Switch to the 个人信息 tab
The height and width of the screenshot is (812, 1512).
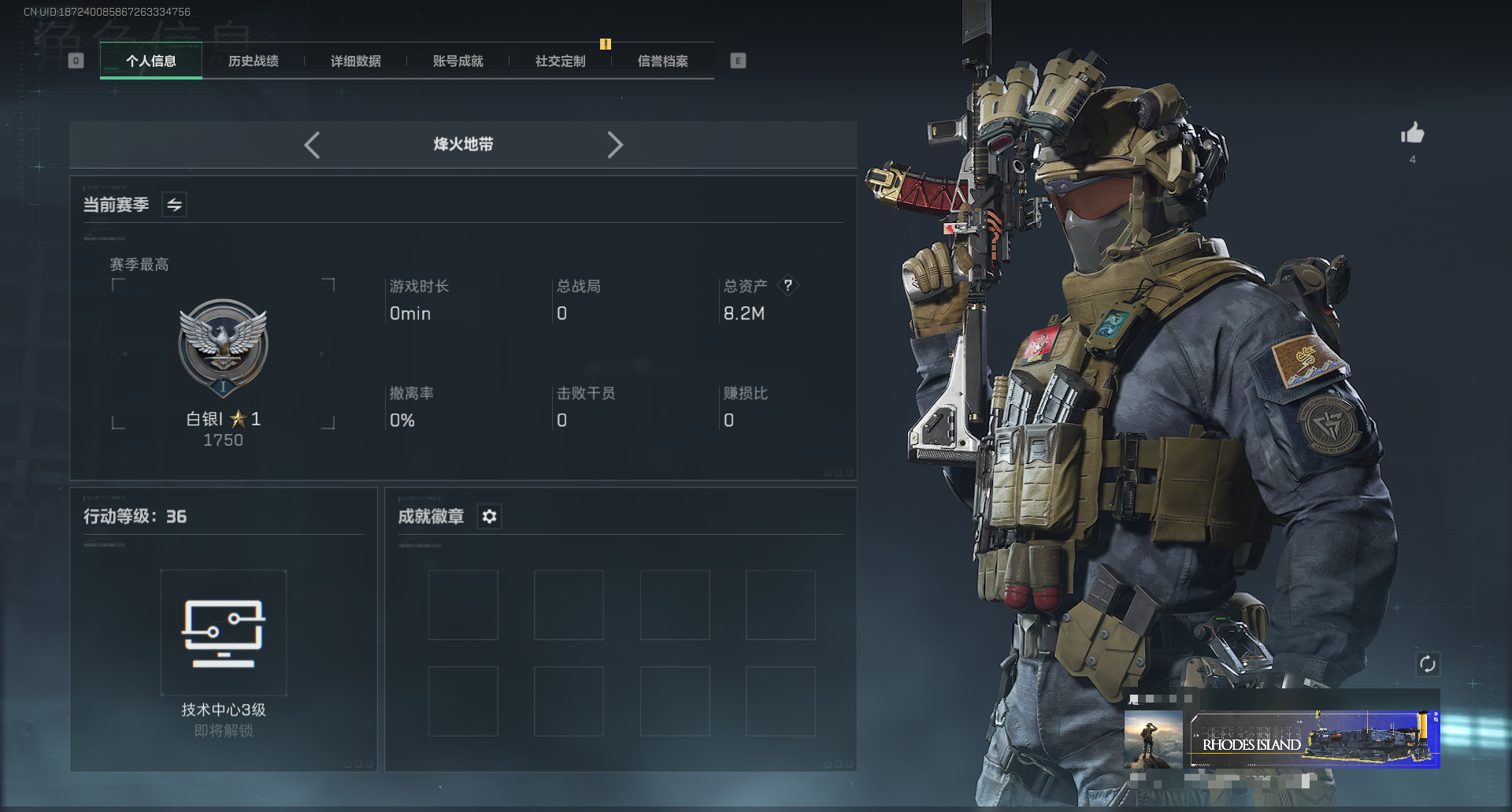(x=151, y=61)
